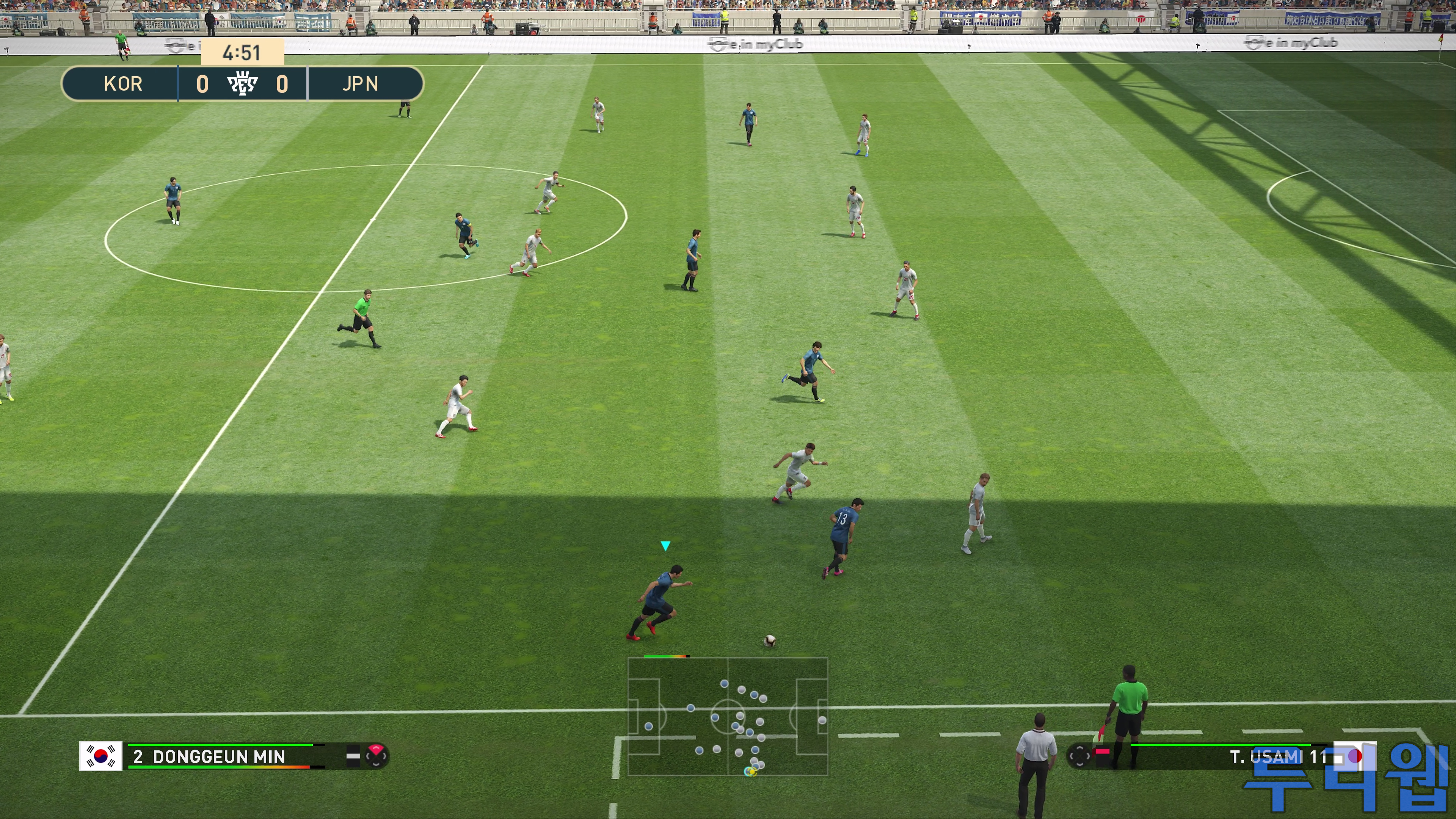Click the pitch radar minimap
Screen dimensions: 1456x819
point(728,716)
